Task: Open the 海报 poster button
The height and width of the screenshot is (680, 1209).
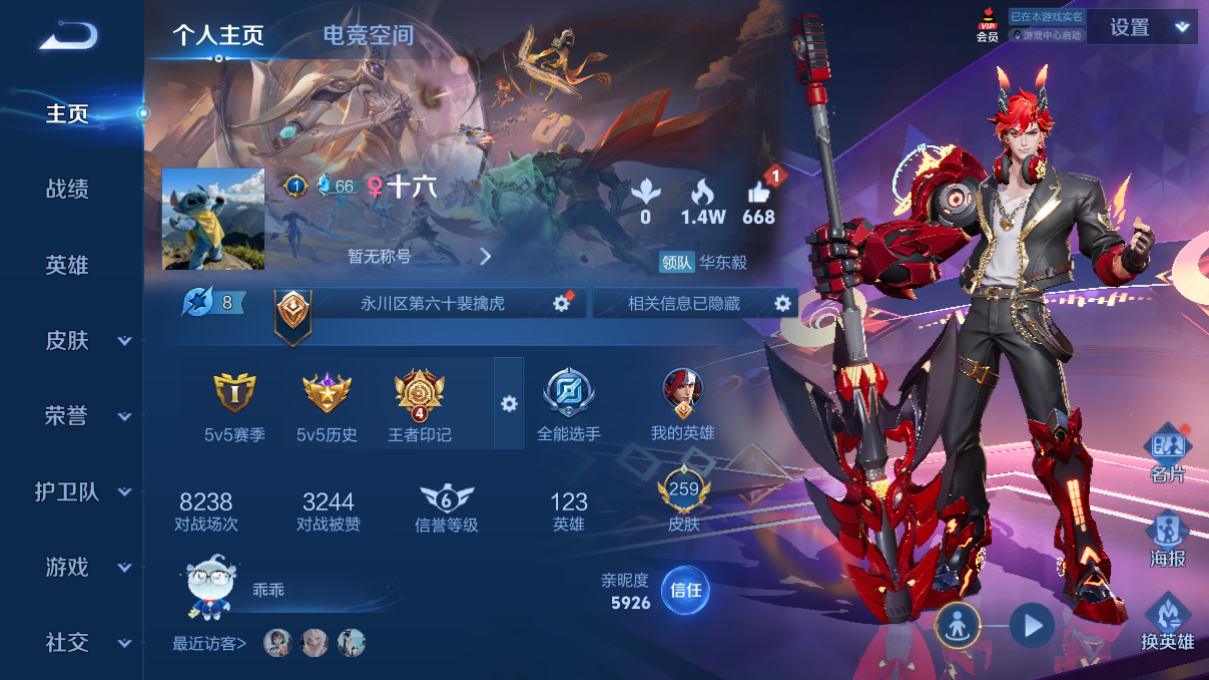Action: pyautogui.click(x=1167, y=540)
